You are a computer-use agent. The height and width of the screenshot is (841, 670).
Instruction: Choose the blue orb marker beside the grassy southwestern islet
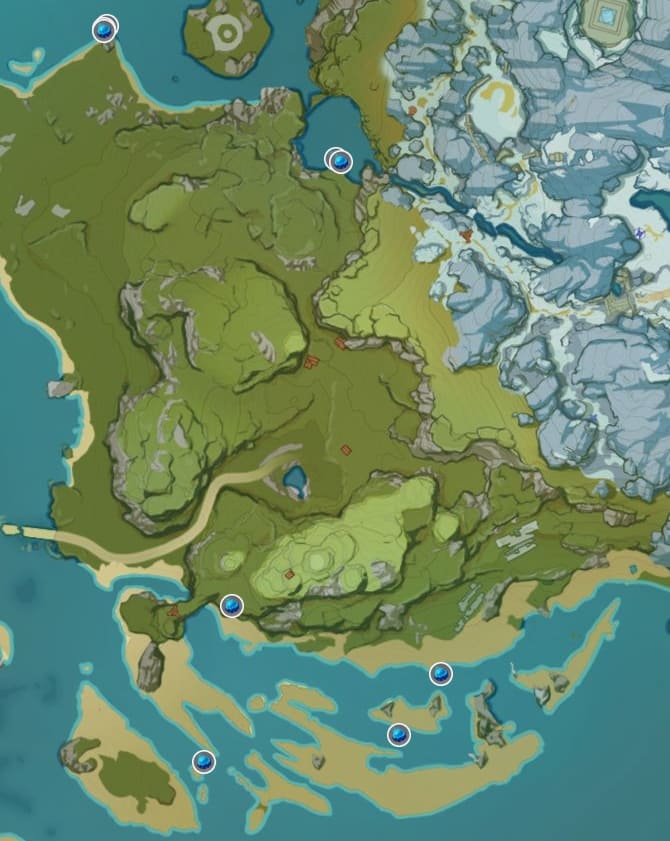(204, 762)
